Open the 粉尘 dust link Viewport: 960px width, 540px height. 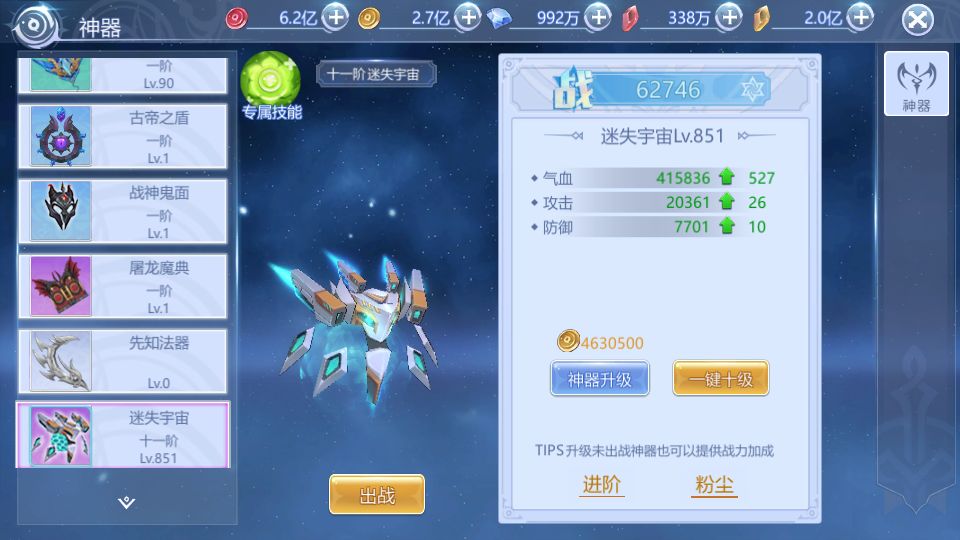pos(715,486)
